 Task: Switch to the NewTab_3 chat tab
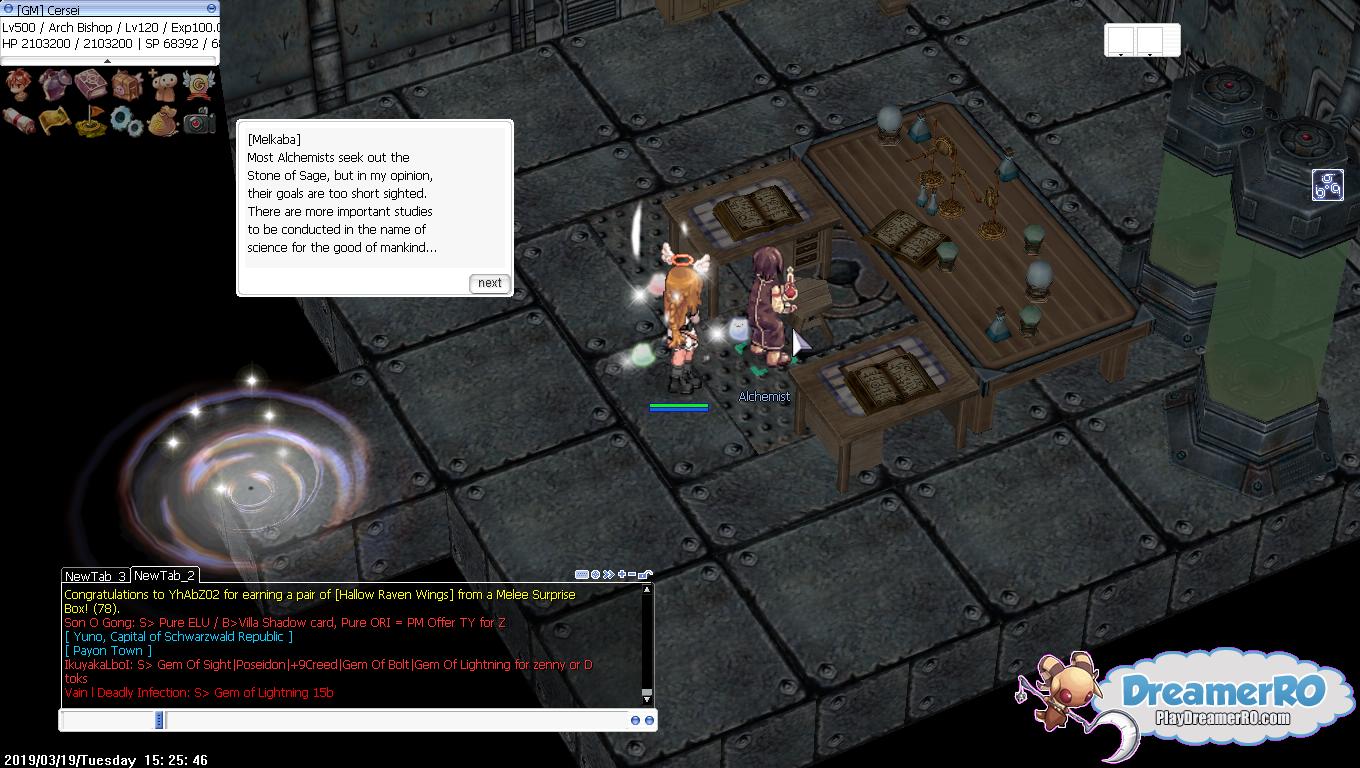(95, 576)
